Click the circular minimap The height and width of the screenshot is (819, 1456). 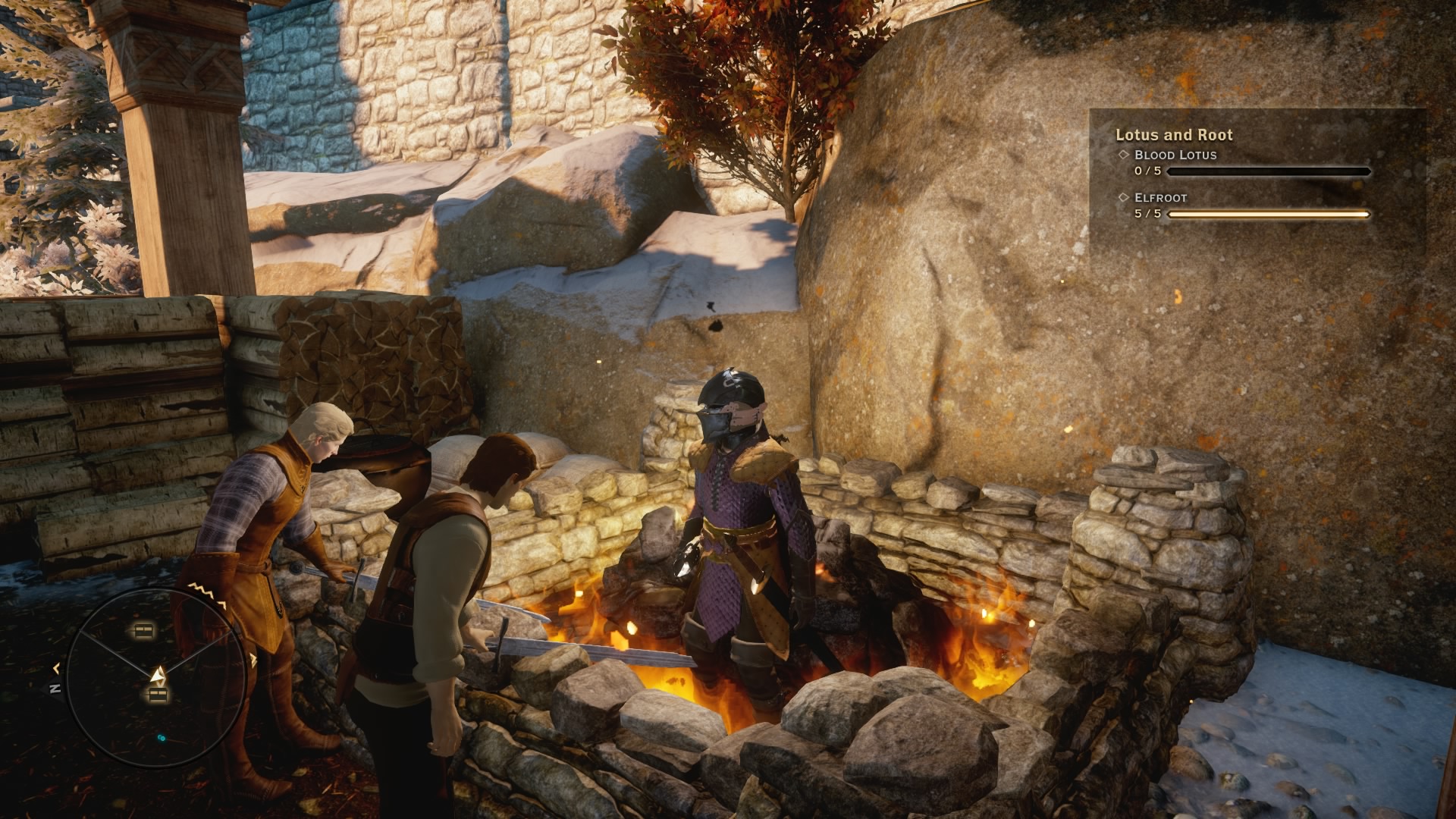[x=156, y=677]
